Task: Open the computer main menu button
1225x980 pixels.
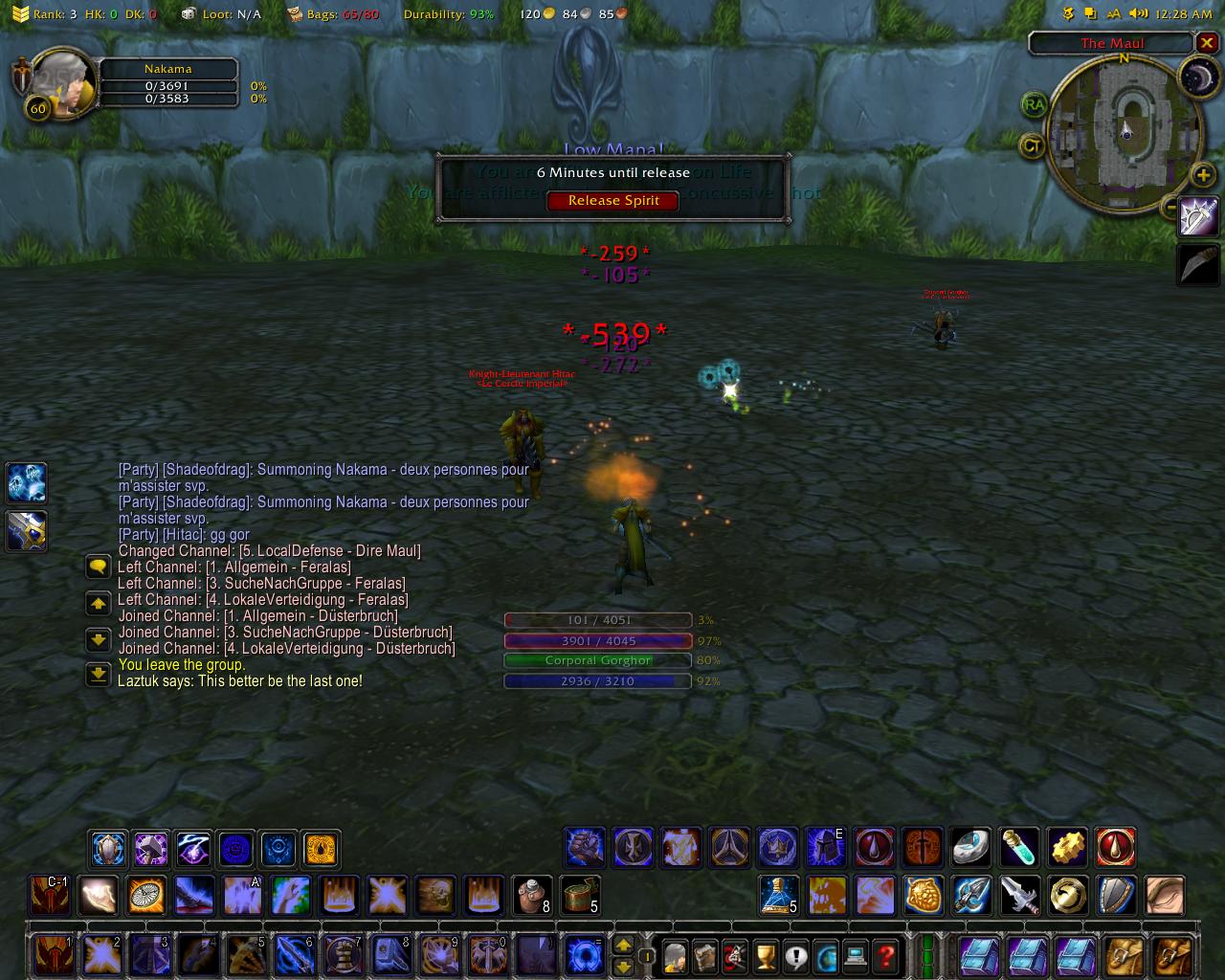Action: click(x=857, y=955)
